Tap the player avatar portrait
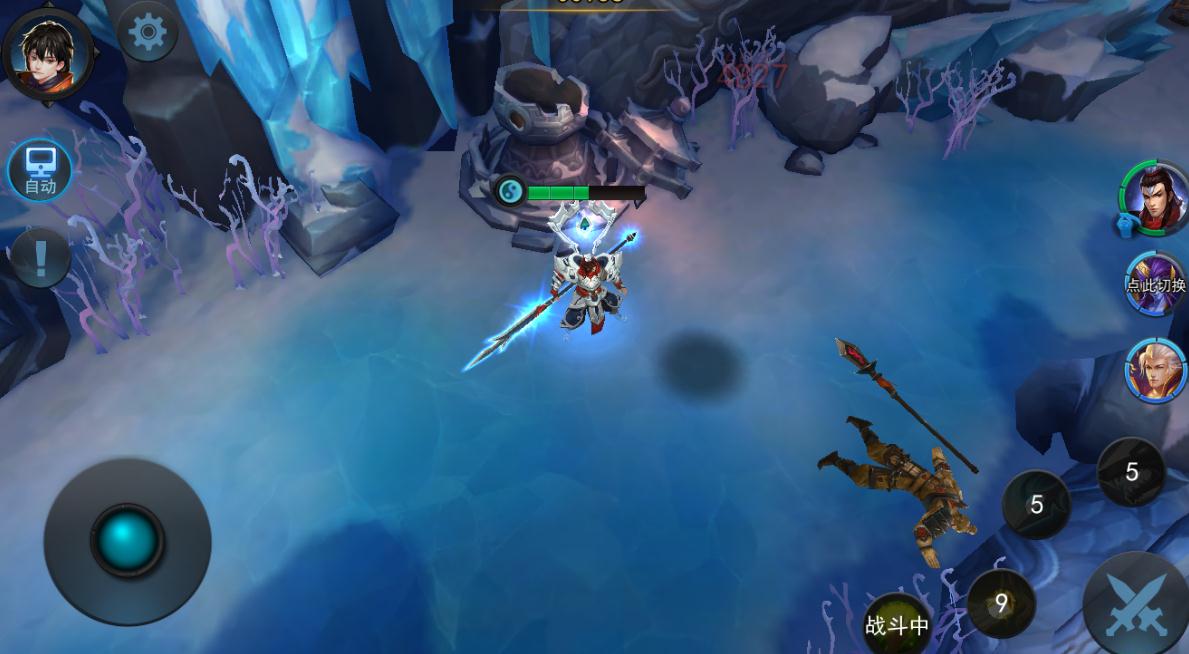Screen dimensions: 1189x654 tap(47, 48)
